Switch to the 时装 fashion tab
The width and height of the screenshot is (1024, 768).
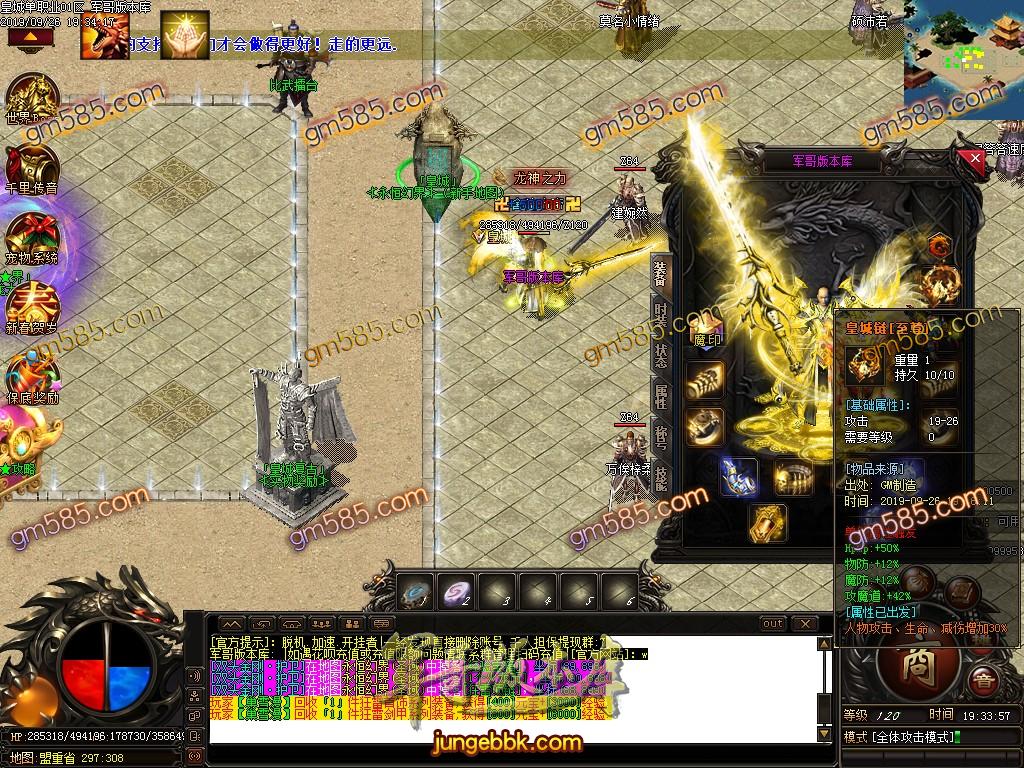coord(661,313)
